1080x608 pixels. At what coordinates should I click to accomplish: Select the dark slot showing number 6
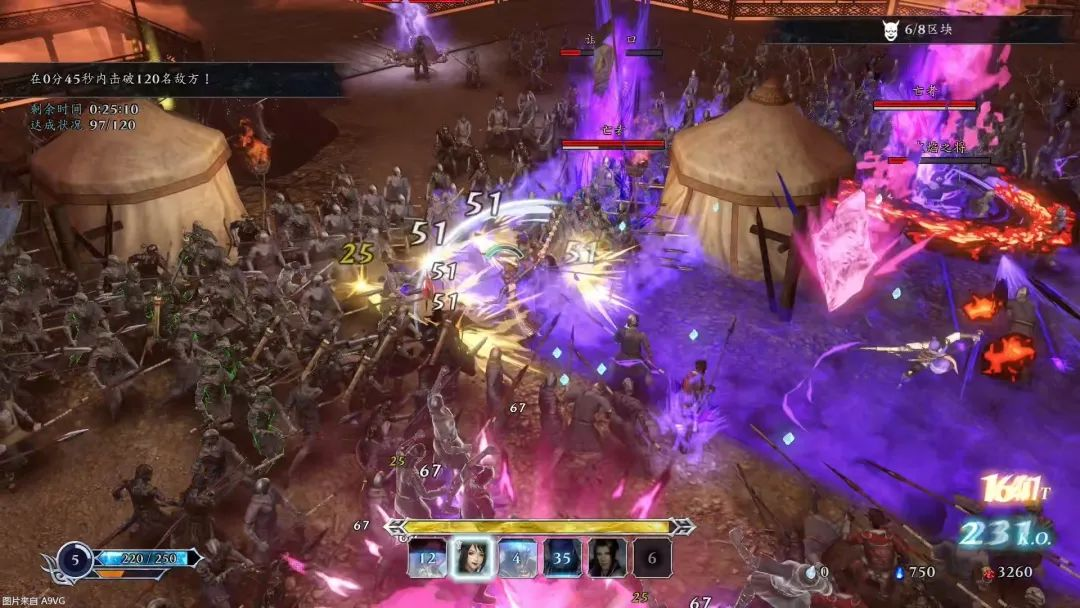[x=652, y=558]
